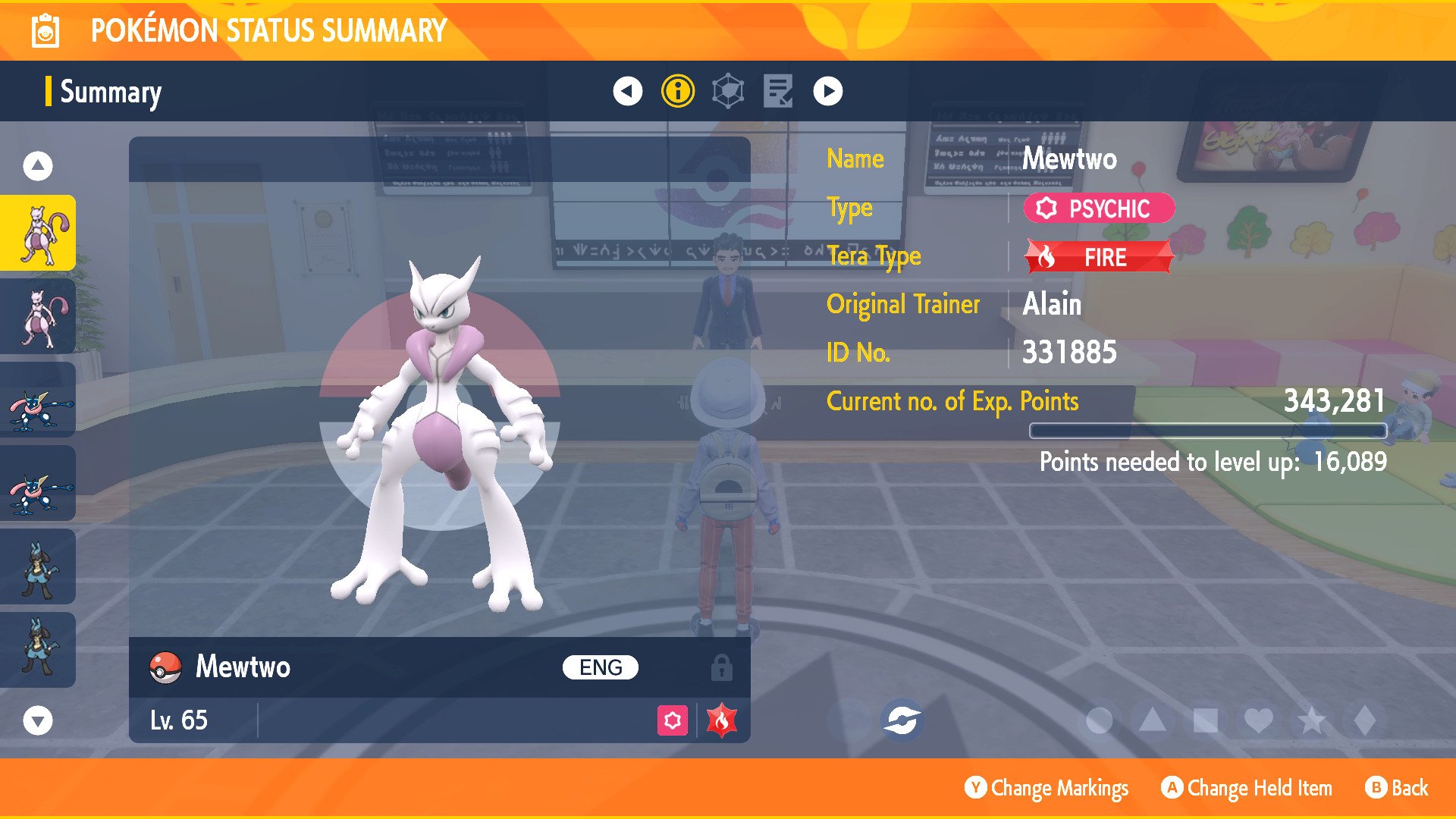Toggle the heart marking
The width and height of the screenshot is (1456, 819).
(x=1257, y=719)
